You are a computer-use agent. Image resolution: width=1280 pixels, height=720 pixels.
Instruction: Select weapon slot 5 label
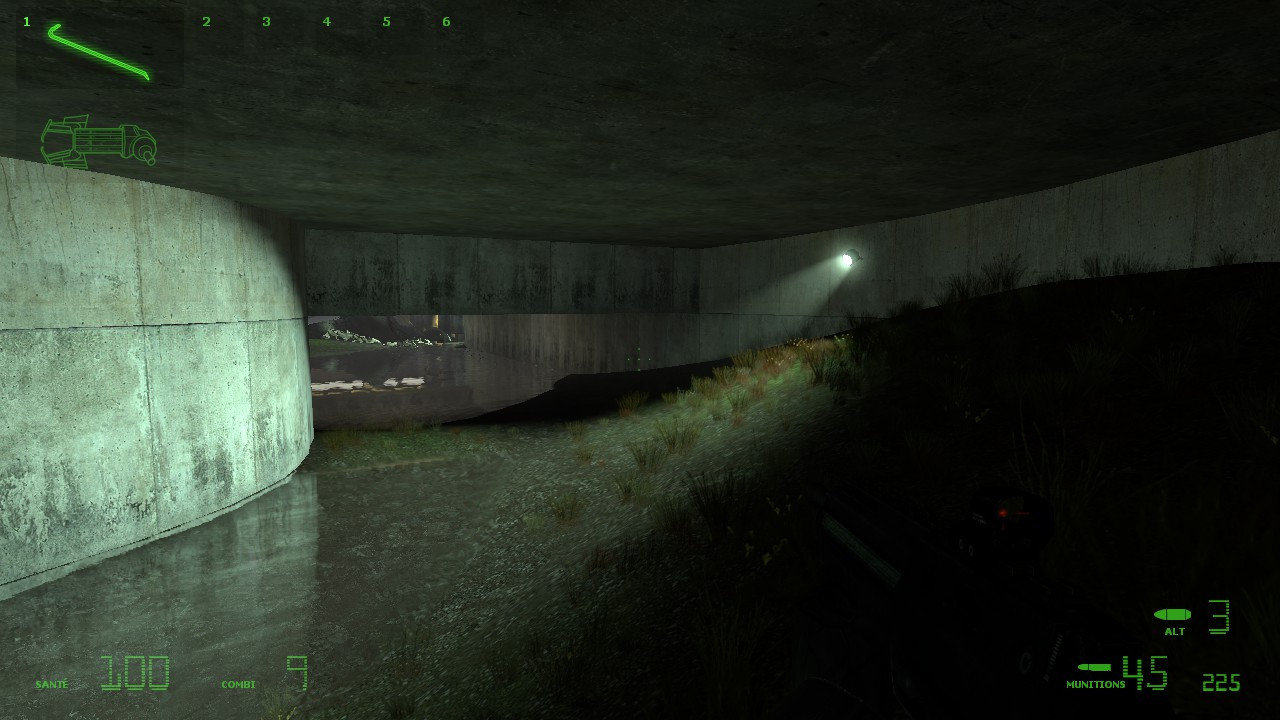(386, 20)
